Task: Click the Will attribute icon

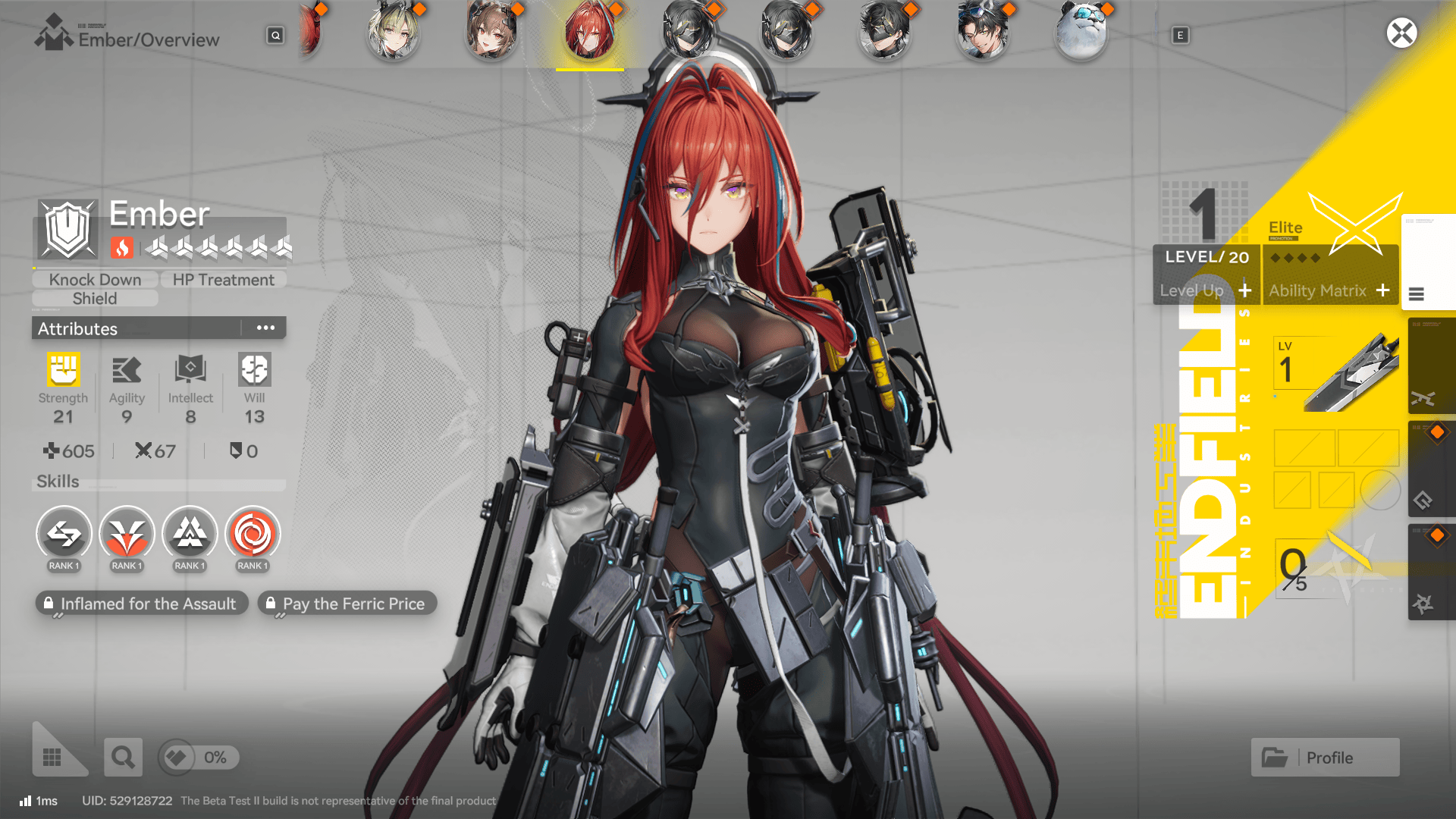Action: coord(253,372)
